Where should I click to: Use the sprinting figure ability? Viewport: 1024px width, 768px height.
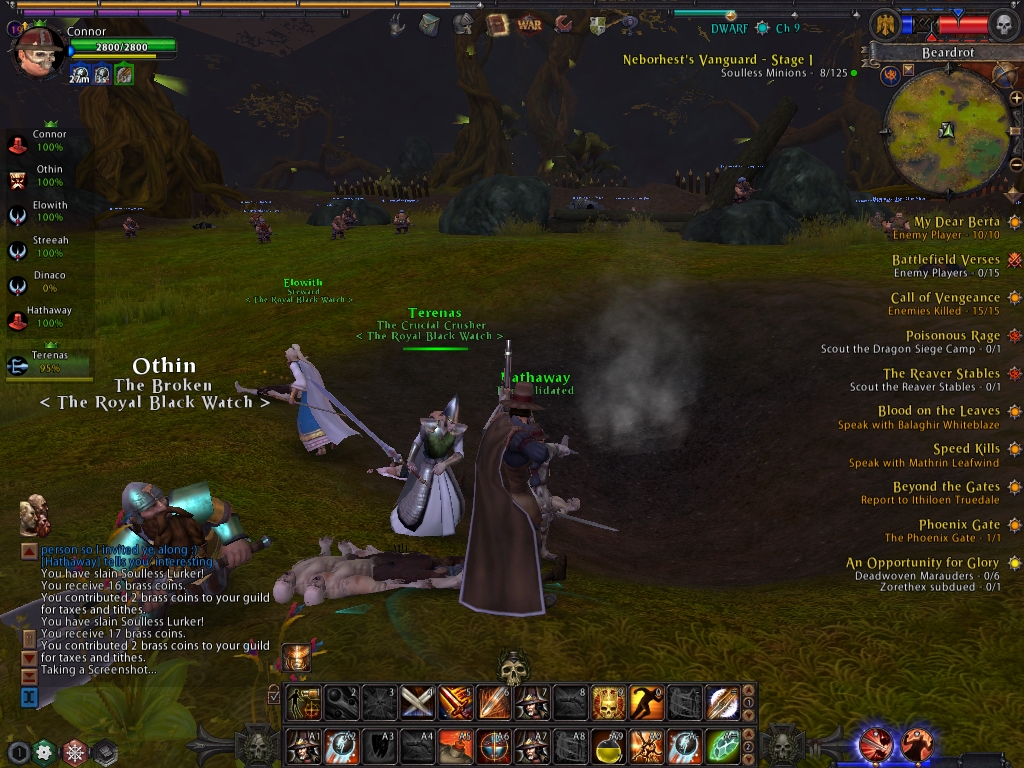[x=646, y=703]
